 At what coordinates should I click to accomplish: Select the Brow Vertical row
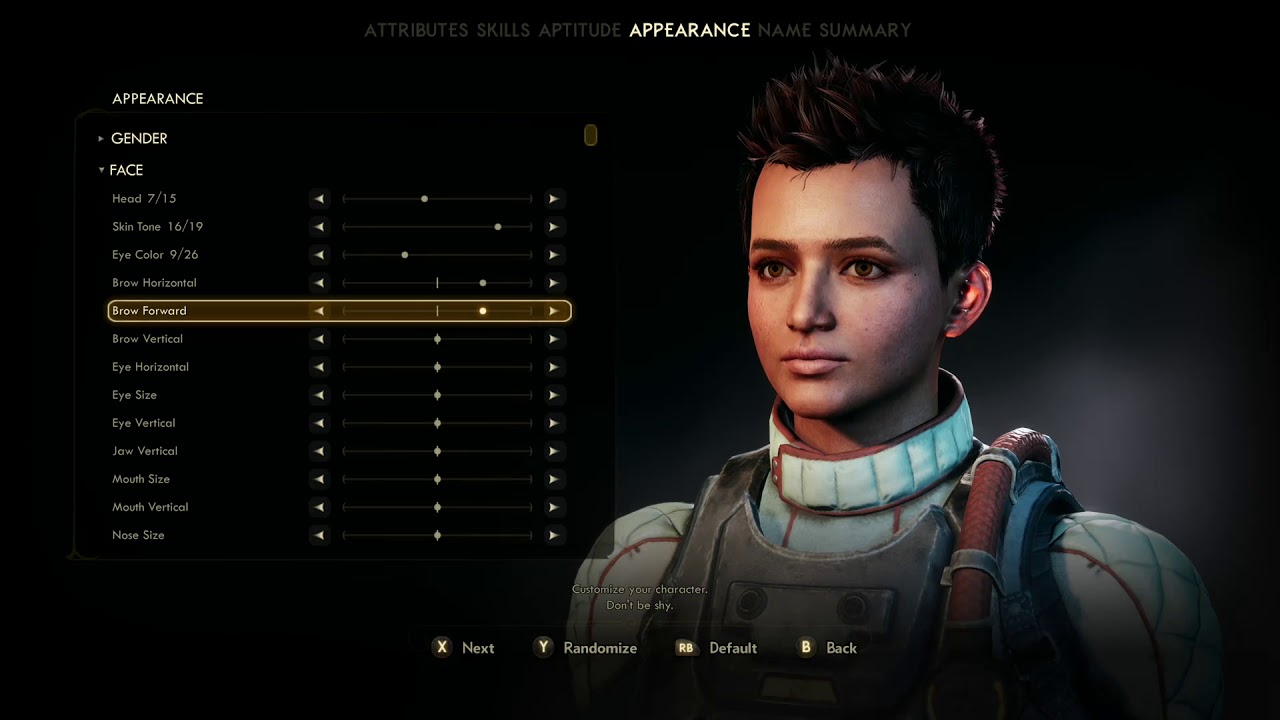click(x=147, y=339)
